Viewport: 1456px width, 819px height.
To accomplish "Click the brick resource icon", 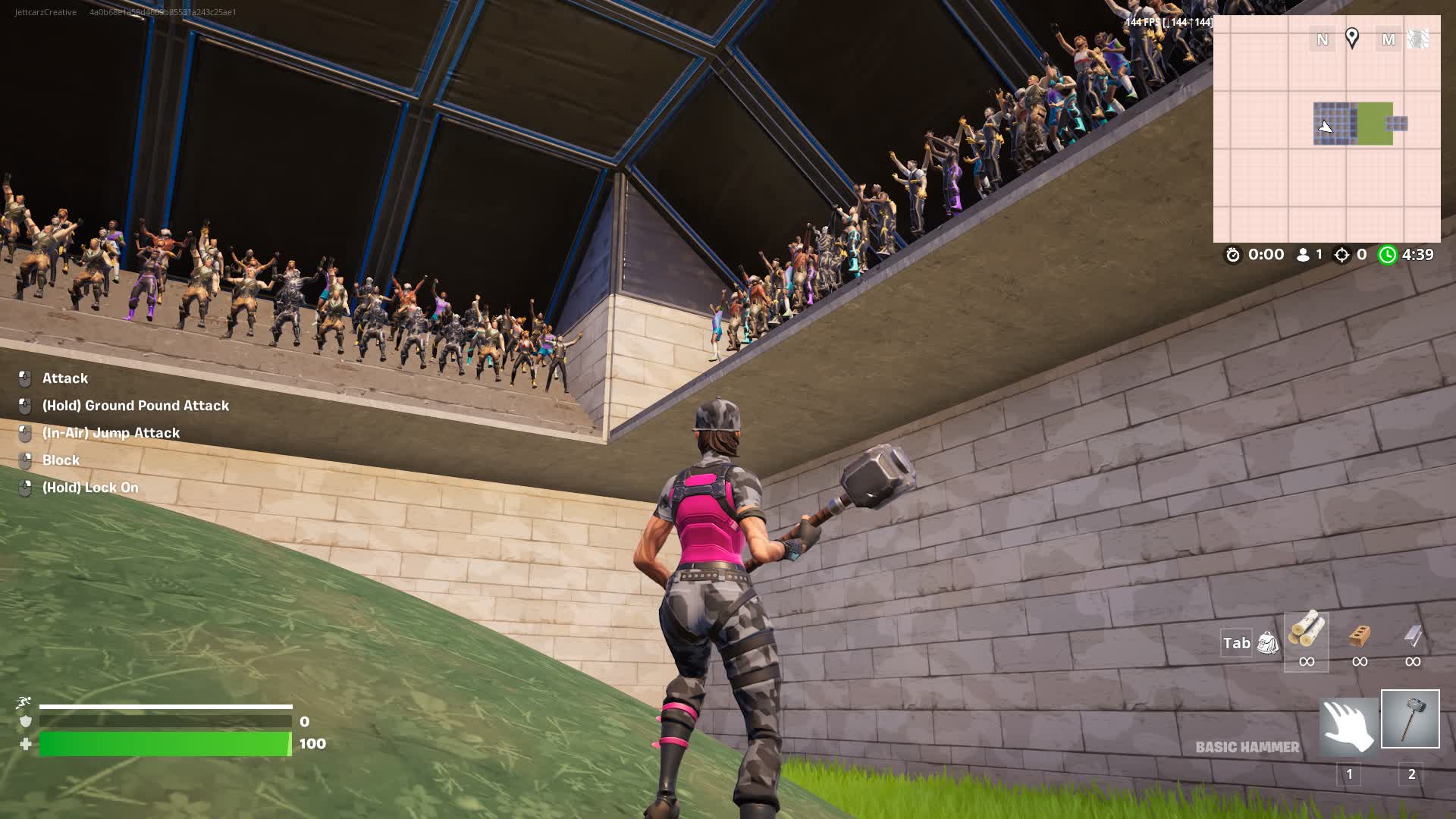I will coord(1360,635).
